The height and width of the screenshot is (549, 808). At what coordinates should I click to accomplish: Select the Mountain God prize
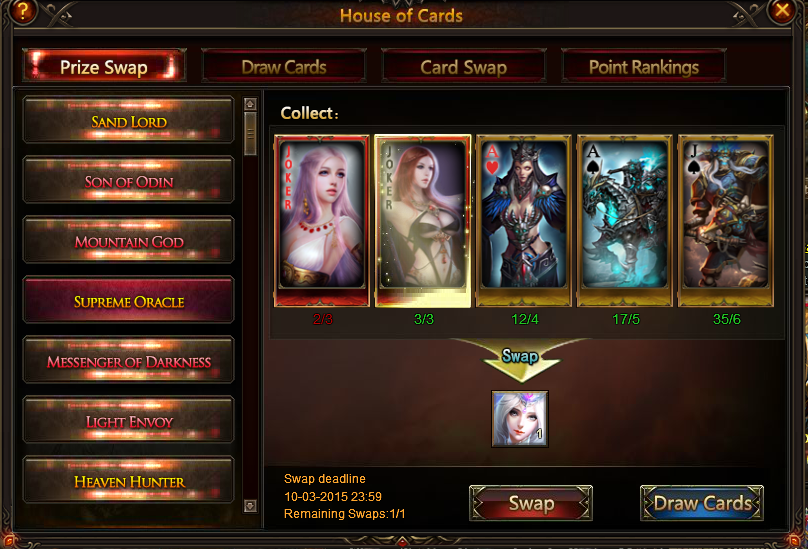pyautogui.click(x=128, y=242)
